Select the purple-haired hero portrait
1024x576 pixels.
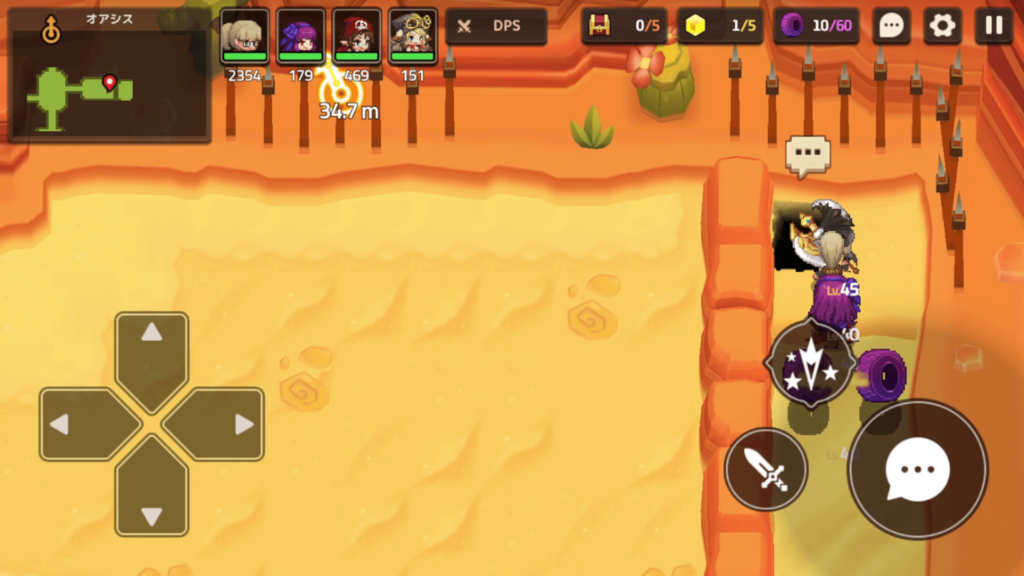pyautogui.click(x=301, y=36)
